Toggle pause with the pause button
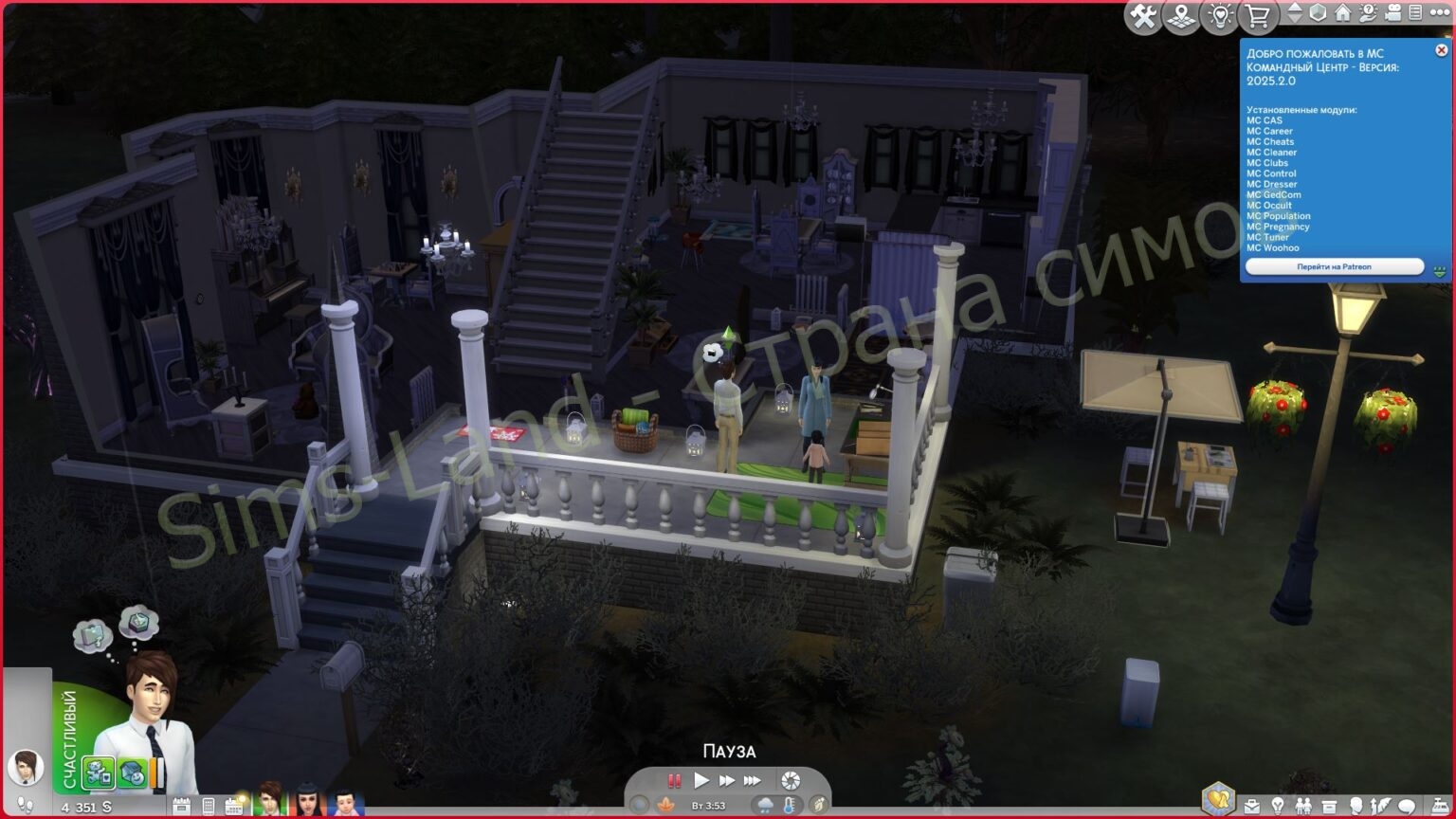This screenshot has height=819, width=1456. click(x=675, y=780)
